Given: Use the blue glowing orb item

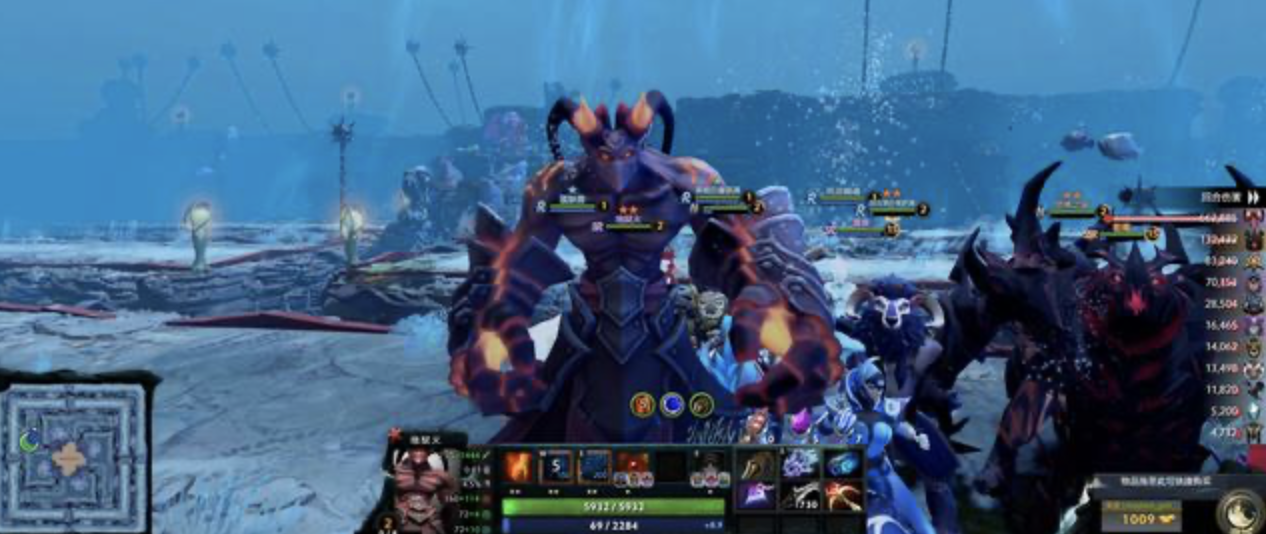Looking at the screenshot, I should point(842,463).
